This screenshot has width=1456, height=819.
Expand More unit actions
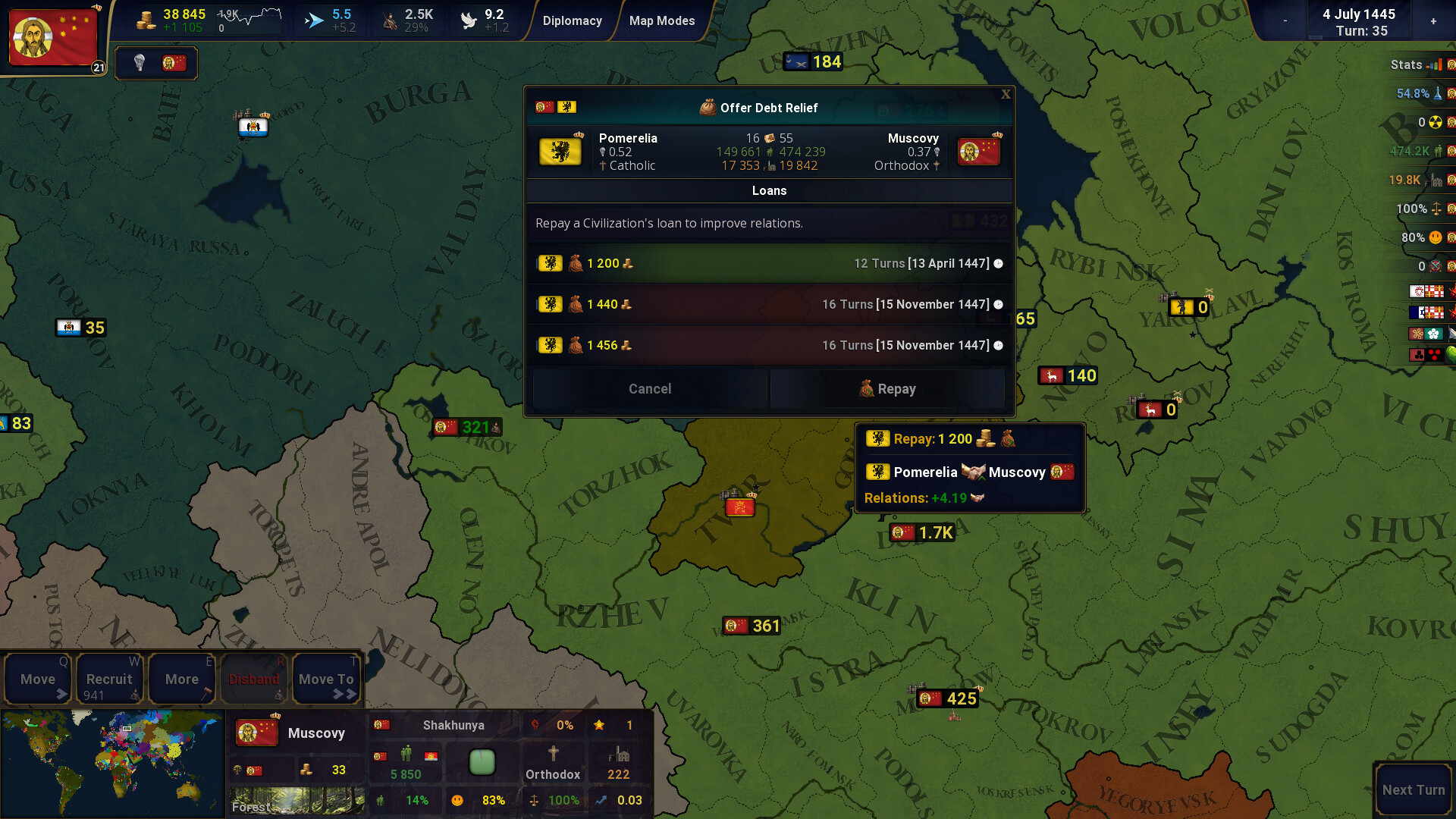[181, 678]
